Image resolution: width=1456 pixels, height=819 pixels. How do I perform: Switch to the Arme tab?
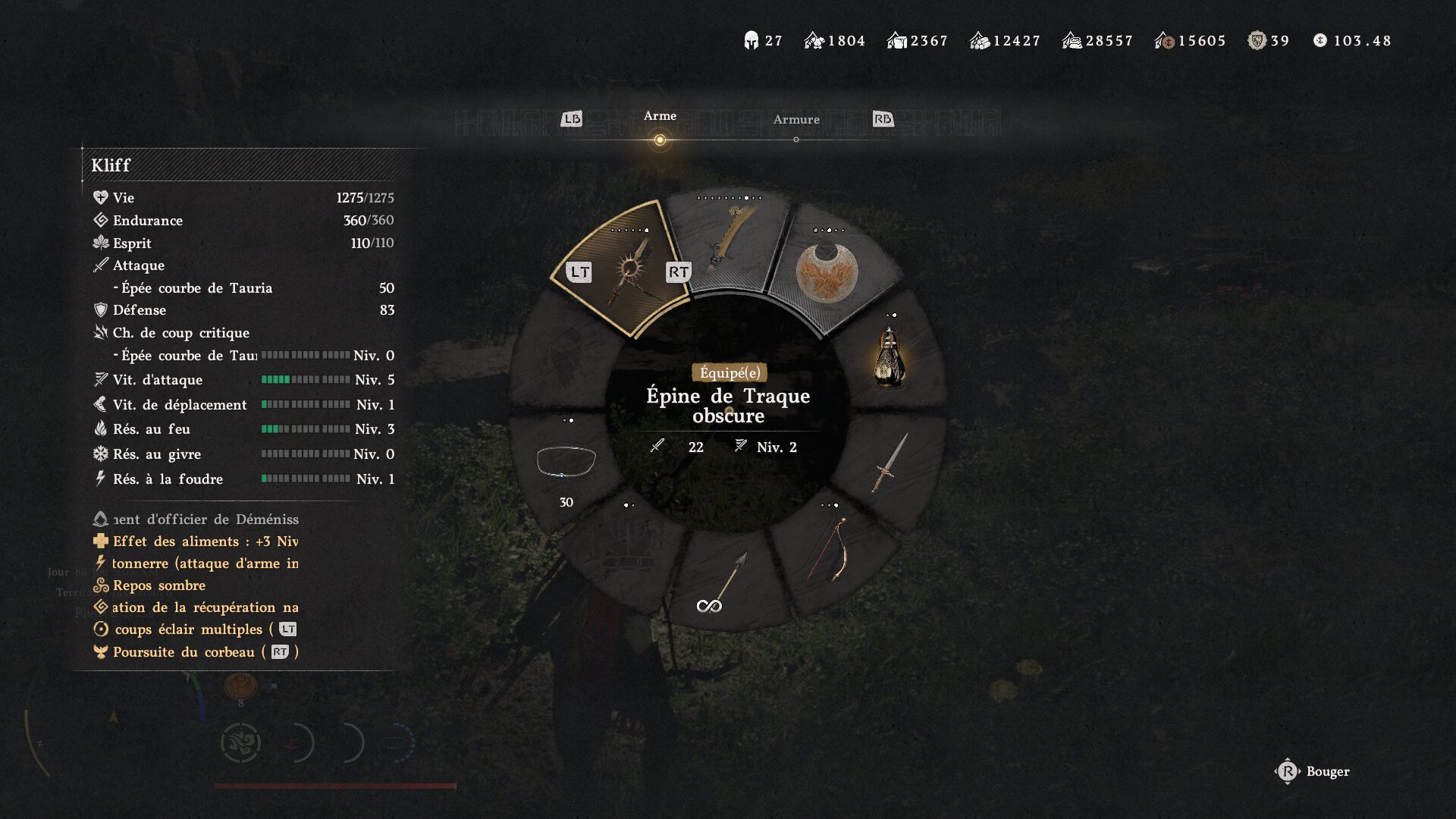click(x=660, y=117)
